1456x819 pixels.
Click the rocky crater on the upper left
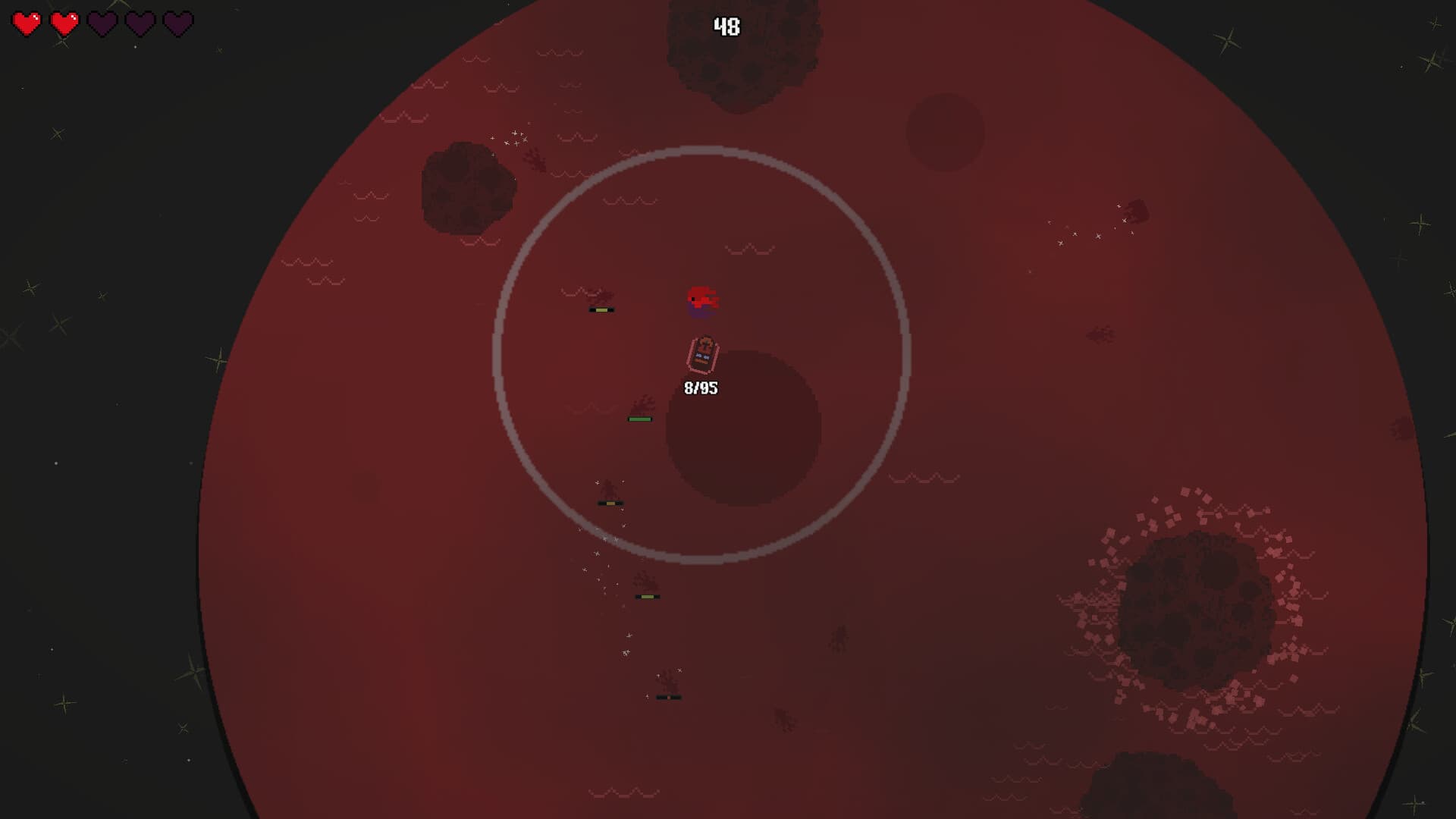tap(466, 190)
